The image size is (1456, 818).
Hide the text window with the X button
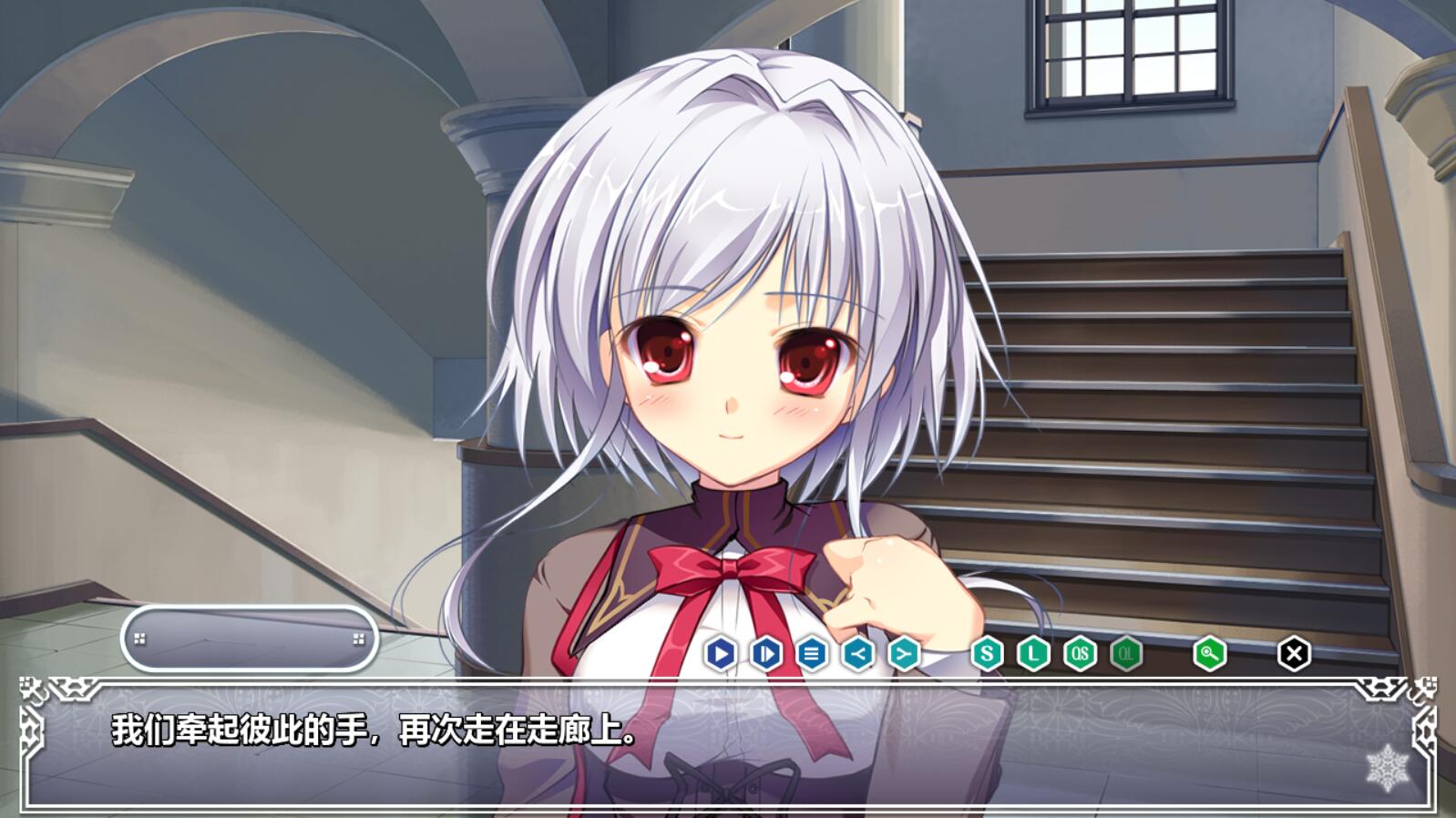click(x=1294, y=653)
